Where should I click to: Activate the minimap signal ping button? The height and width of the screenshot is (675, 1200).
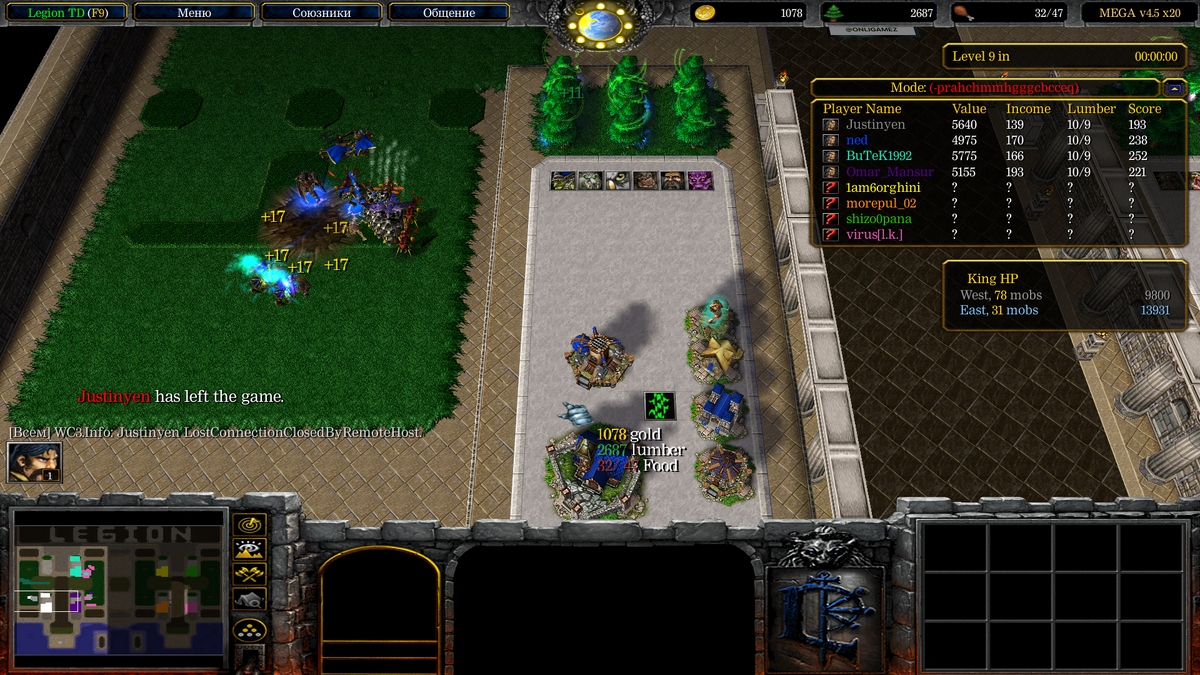(249, 524)
